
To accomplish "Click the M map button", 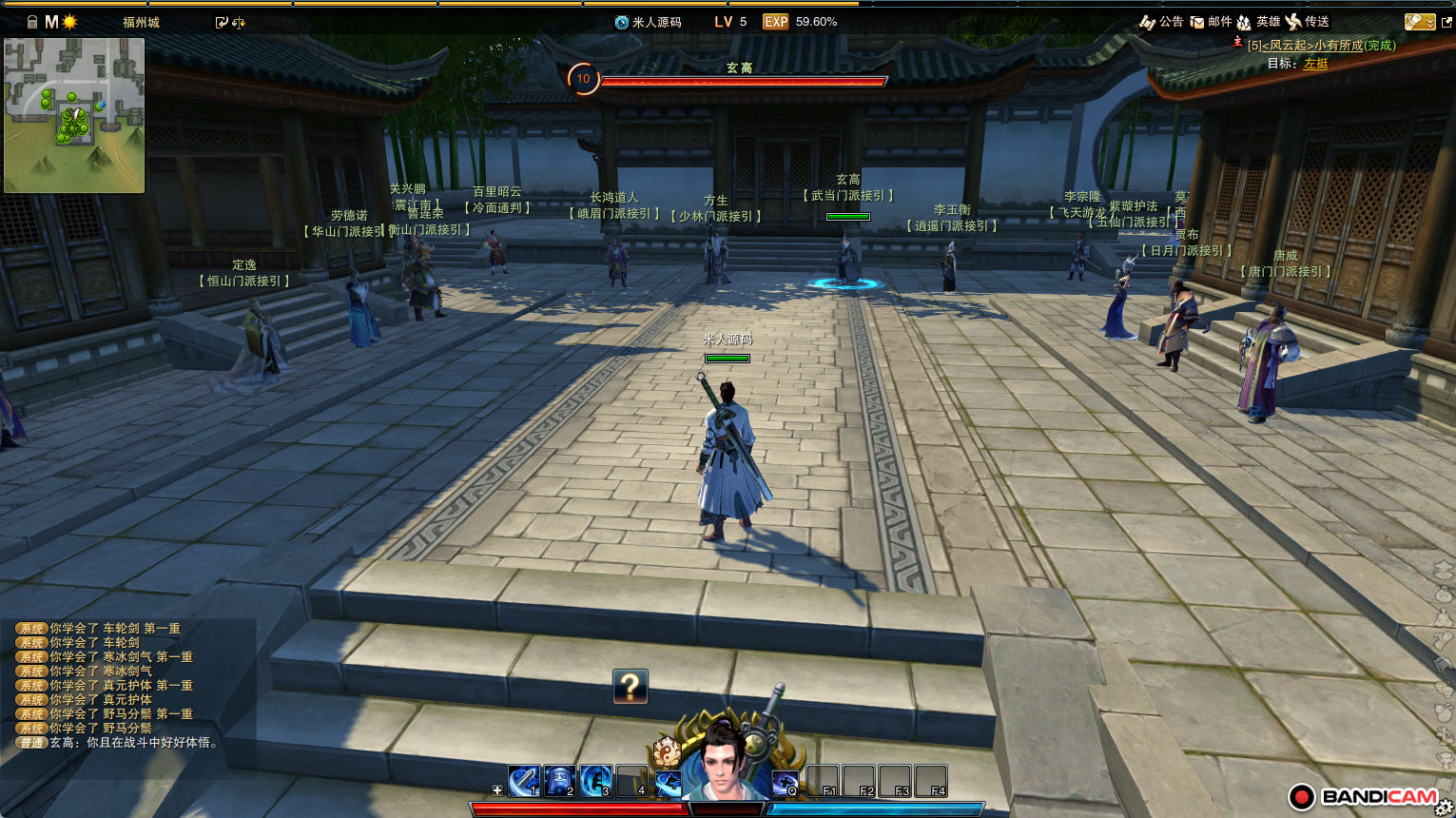I will [51, 22].
